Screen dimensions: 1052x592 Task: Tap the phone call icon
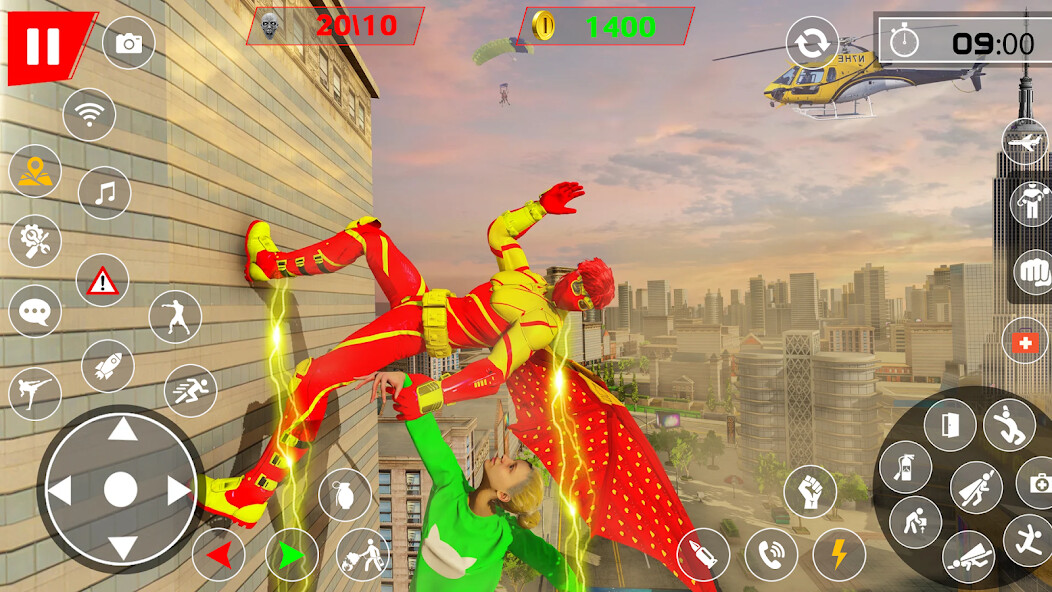(x=771, y=555)
